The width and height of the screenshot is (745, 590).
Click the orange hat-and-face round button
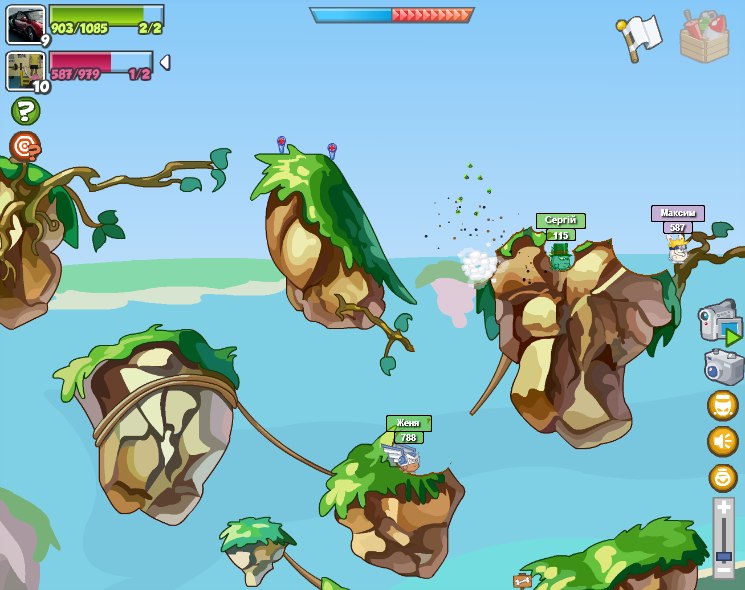coord(722,405)
